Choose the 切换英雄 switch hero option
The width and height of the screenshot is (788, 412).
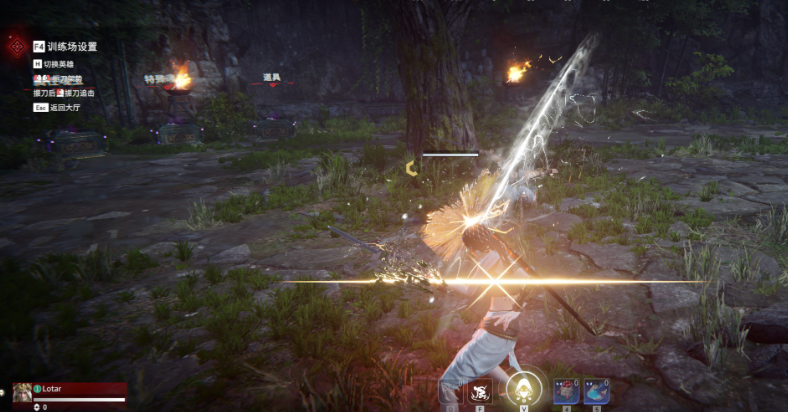coord(62,63)
